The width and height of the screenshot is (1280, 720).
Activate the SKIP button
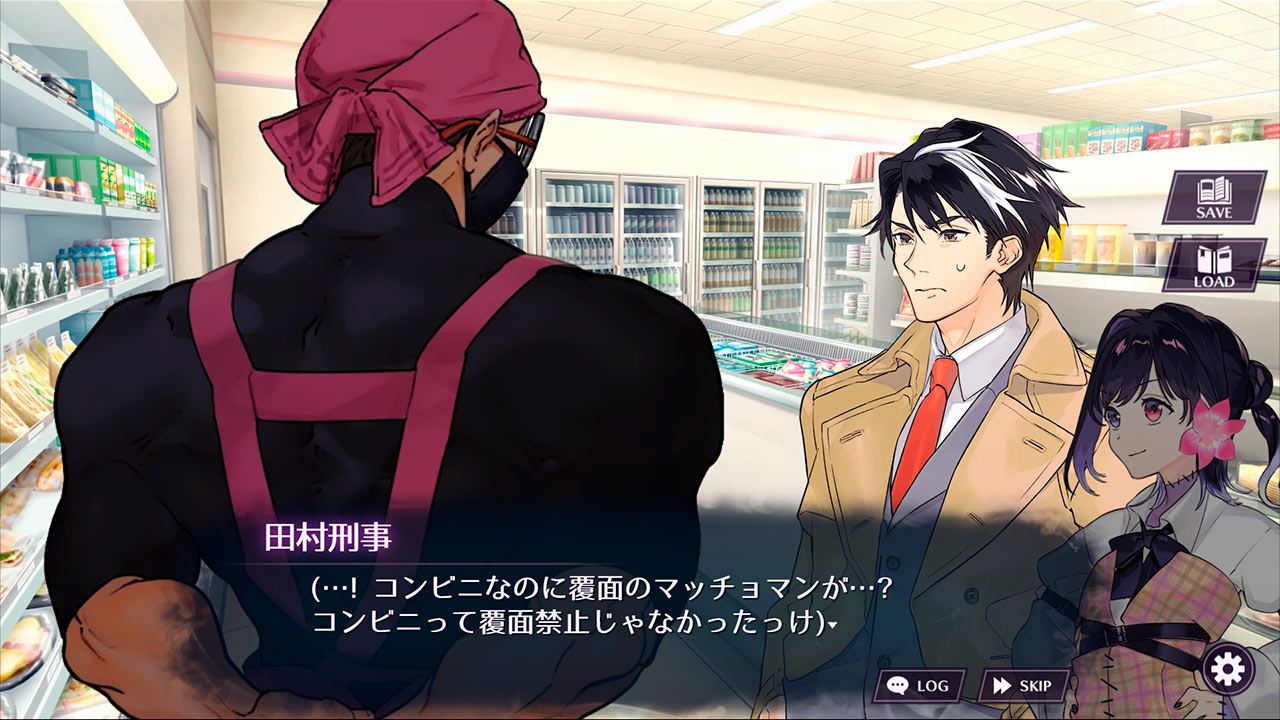(1021, 686)
